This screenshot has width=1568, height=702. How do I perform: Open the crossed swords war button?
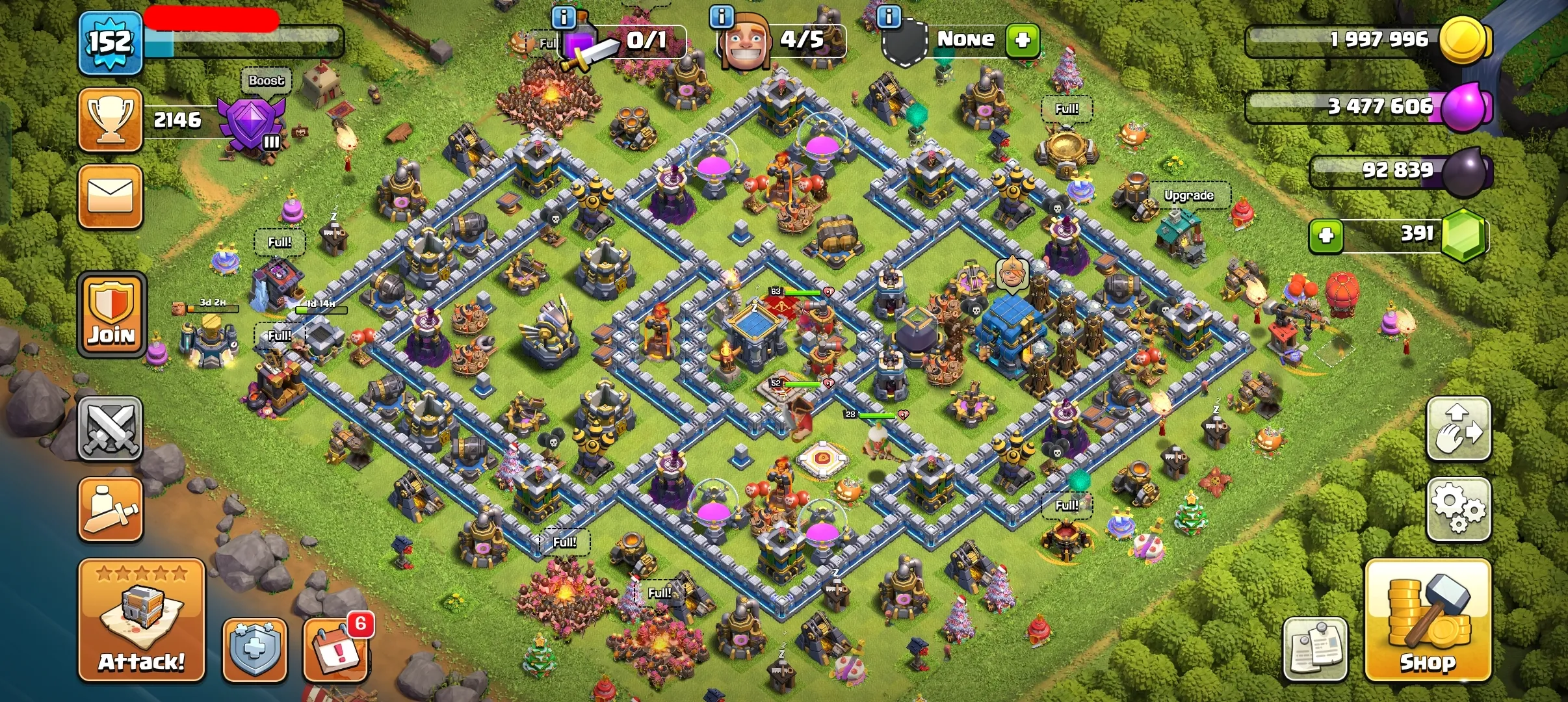111,429
